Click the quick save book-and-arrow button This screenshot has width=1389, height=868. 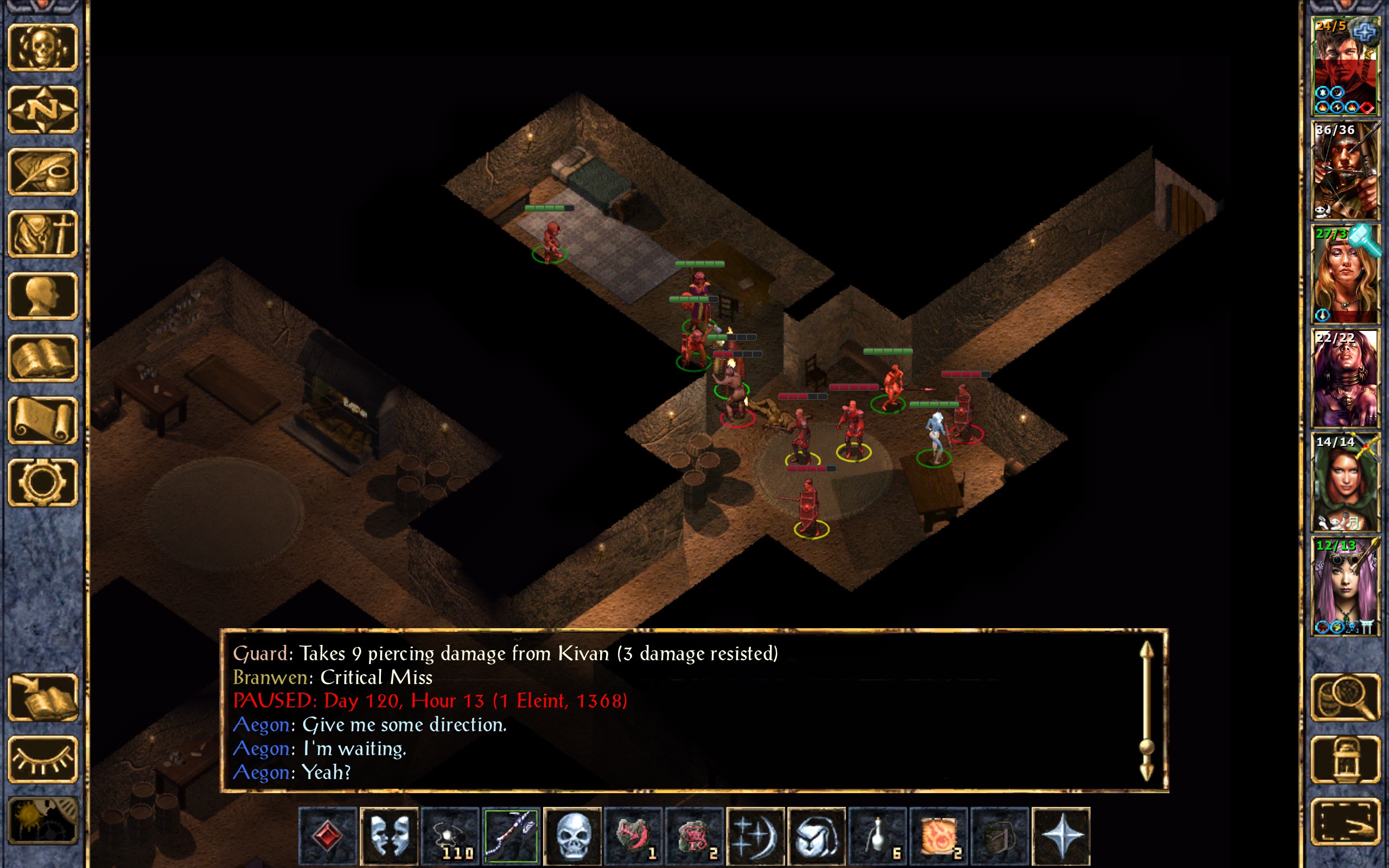pyautogui.click(x=43, y=698)
